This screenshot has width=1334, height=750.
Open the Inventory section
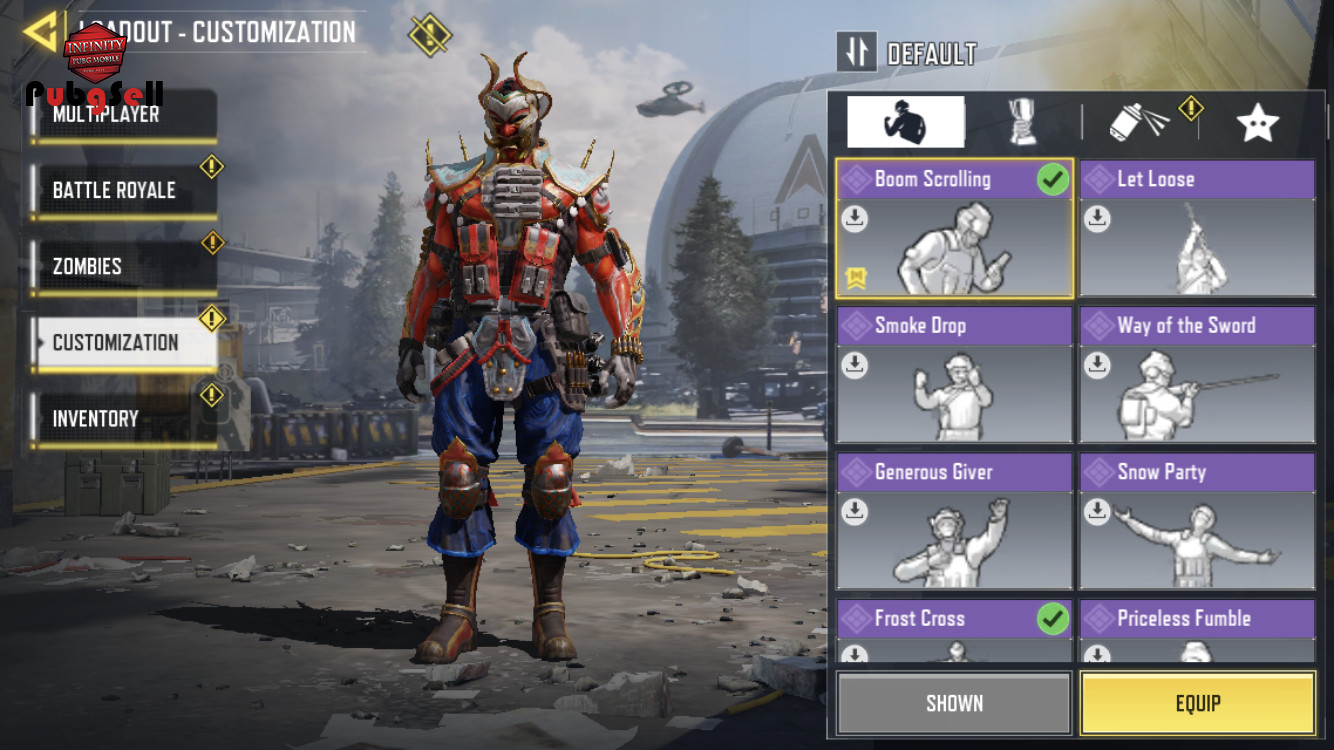point(124,418)
